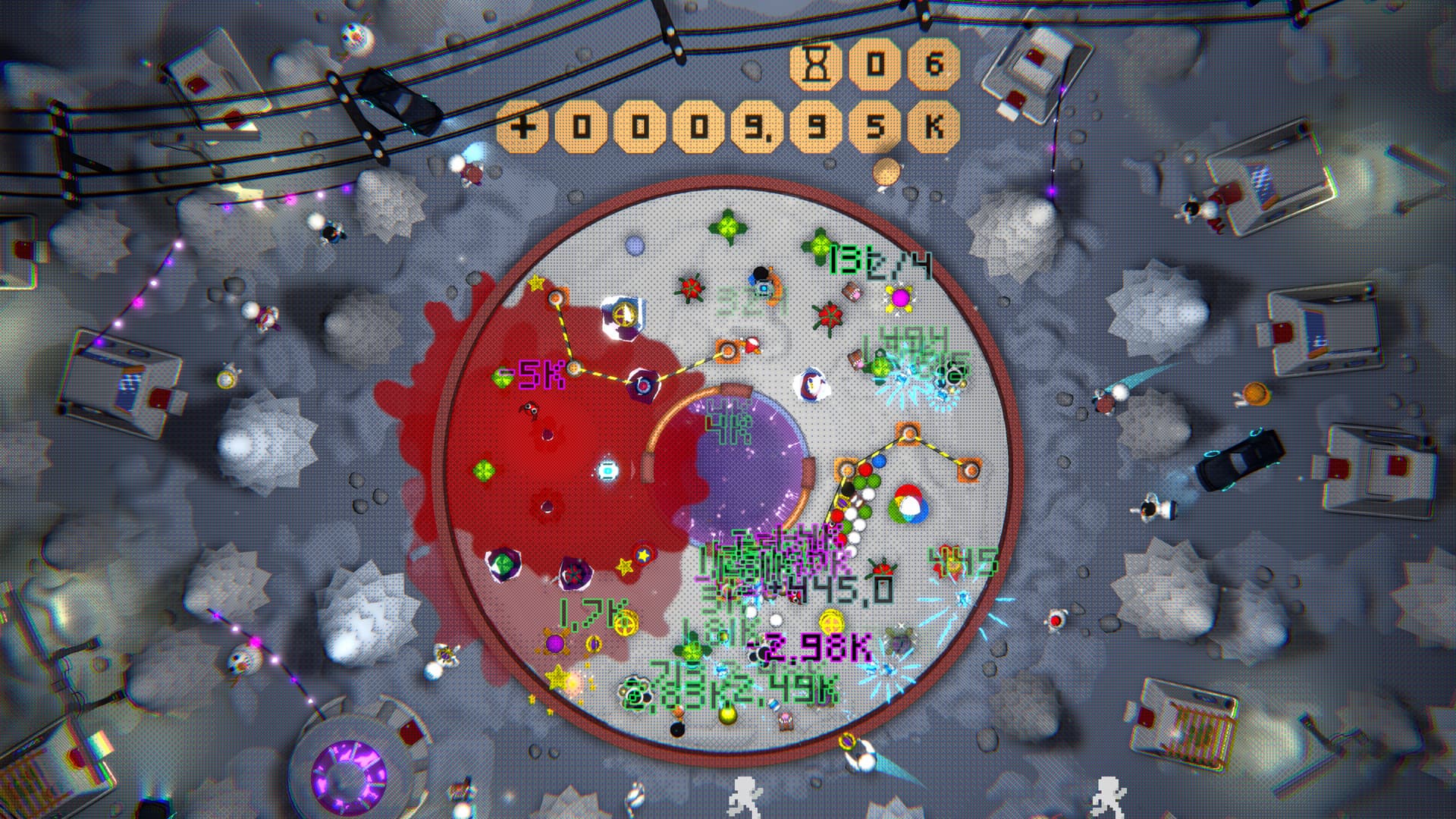Click the beach ball on the right side
The height and width of the screenshot is (819, 1456).
coord(907,503)
